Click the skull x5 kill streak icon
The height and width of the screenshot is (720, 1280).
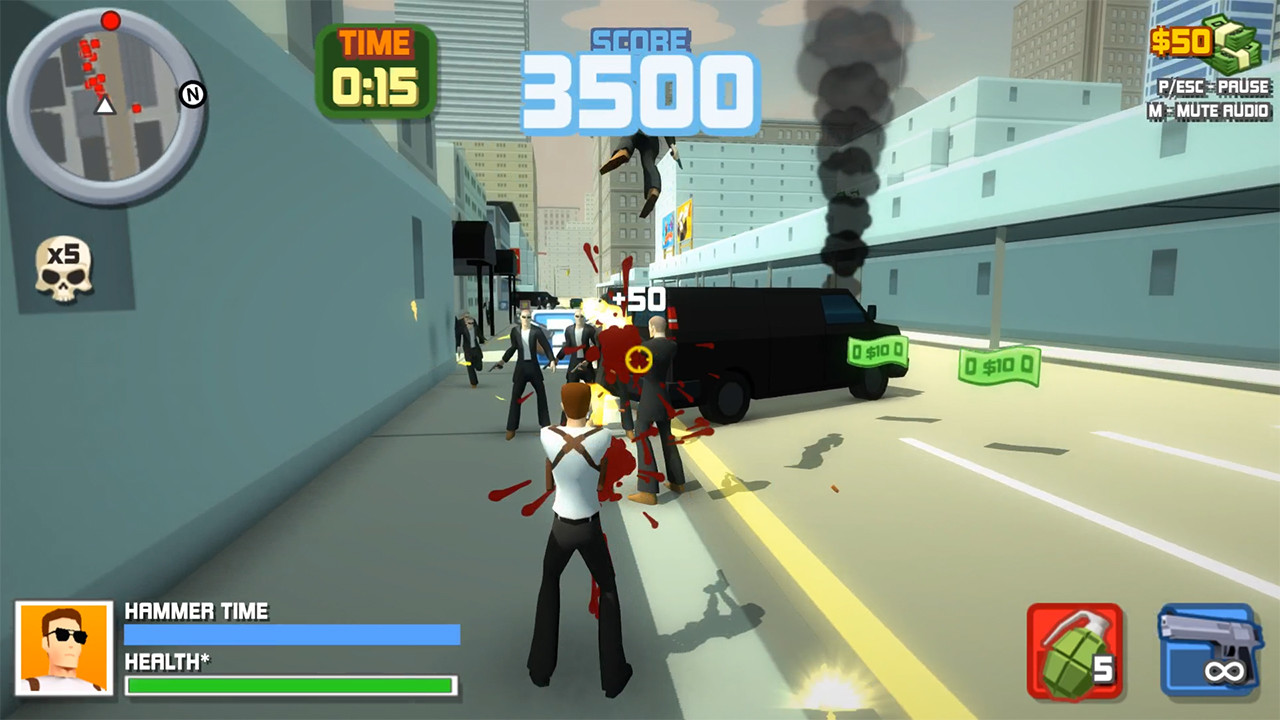pyautogui.click(x=62, y=268)
